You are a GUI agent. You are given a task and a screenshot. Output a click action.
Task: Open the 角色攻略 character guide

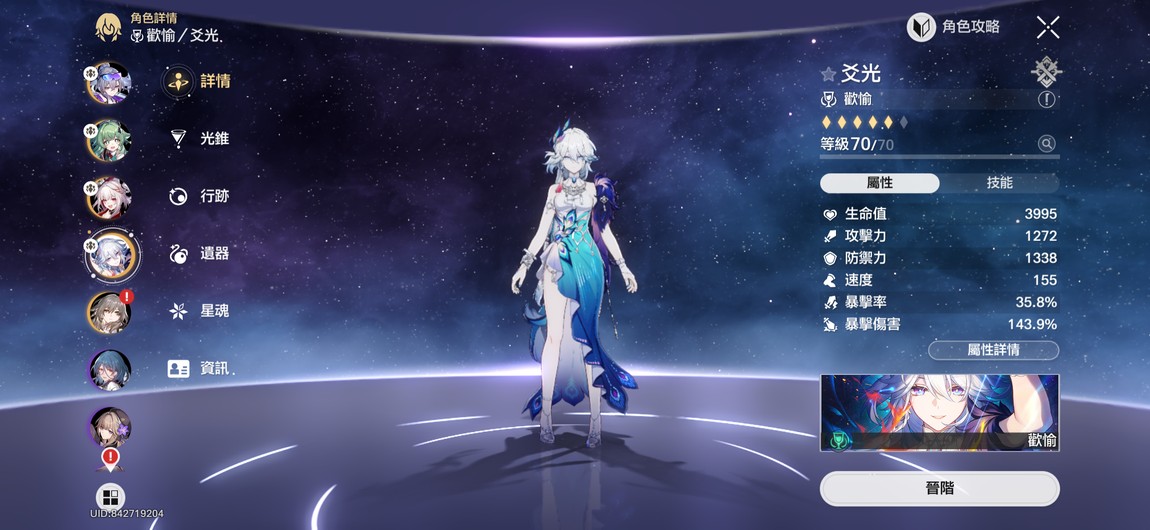[x=953, y=27]
